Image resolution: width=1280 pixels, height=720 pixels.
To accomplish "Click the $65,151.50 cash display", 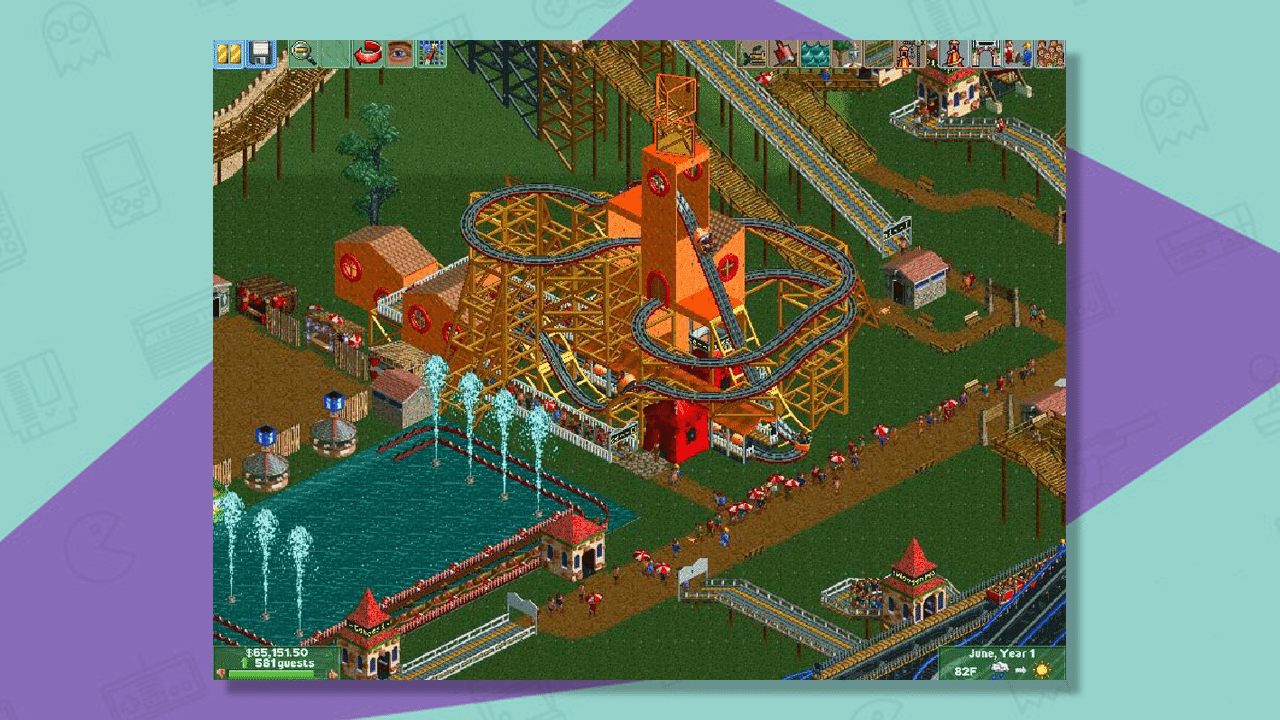I will coord(277,653).
